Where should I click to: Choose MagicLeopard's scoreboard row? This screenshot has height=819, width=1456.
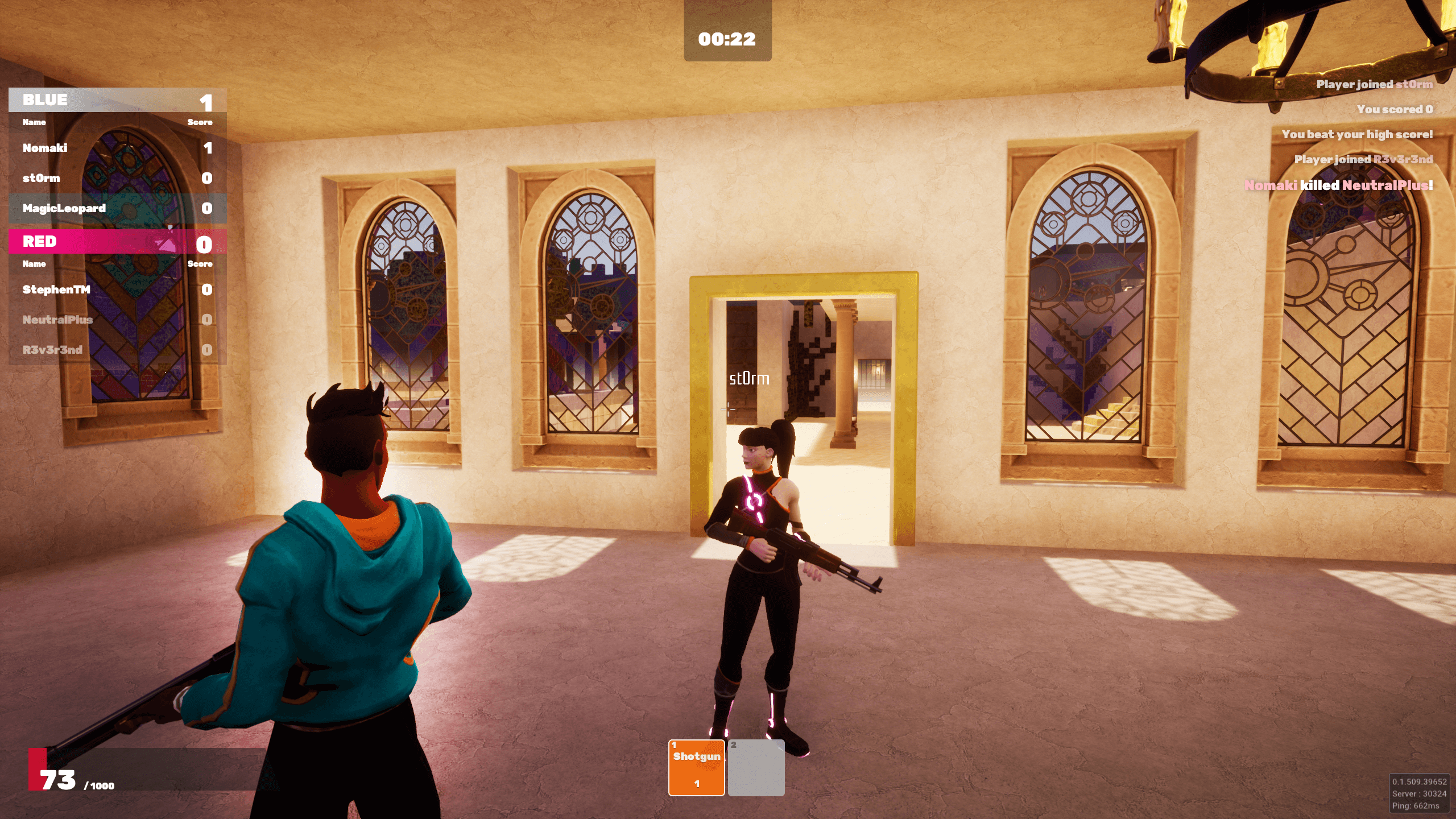coord(117,208)
